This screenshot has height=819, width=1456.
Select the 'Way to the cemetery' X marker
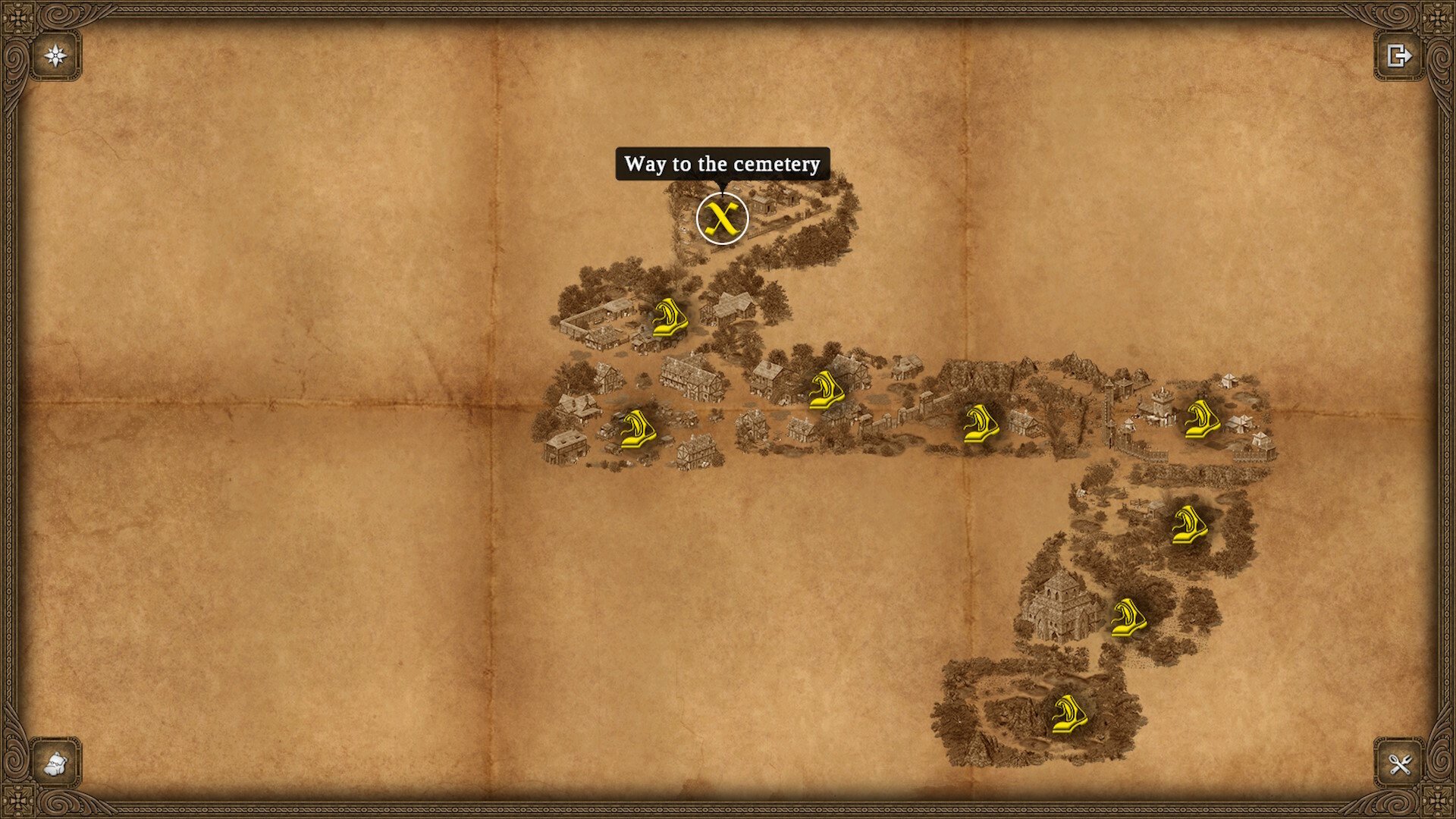pyautogui.click(x=722, y=218)
